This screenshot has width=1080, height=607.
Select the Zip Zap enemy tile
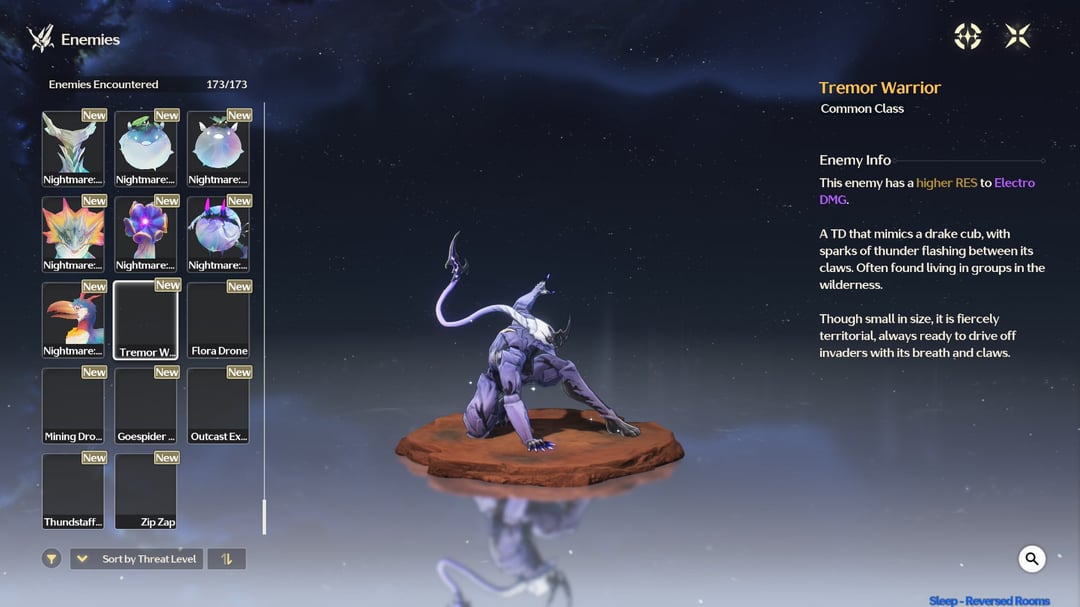145,491
